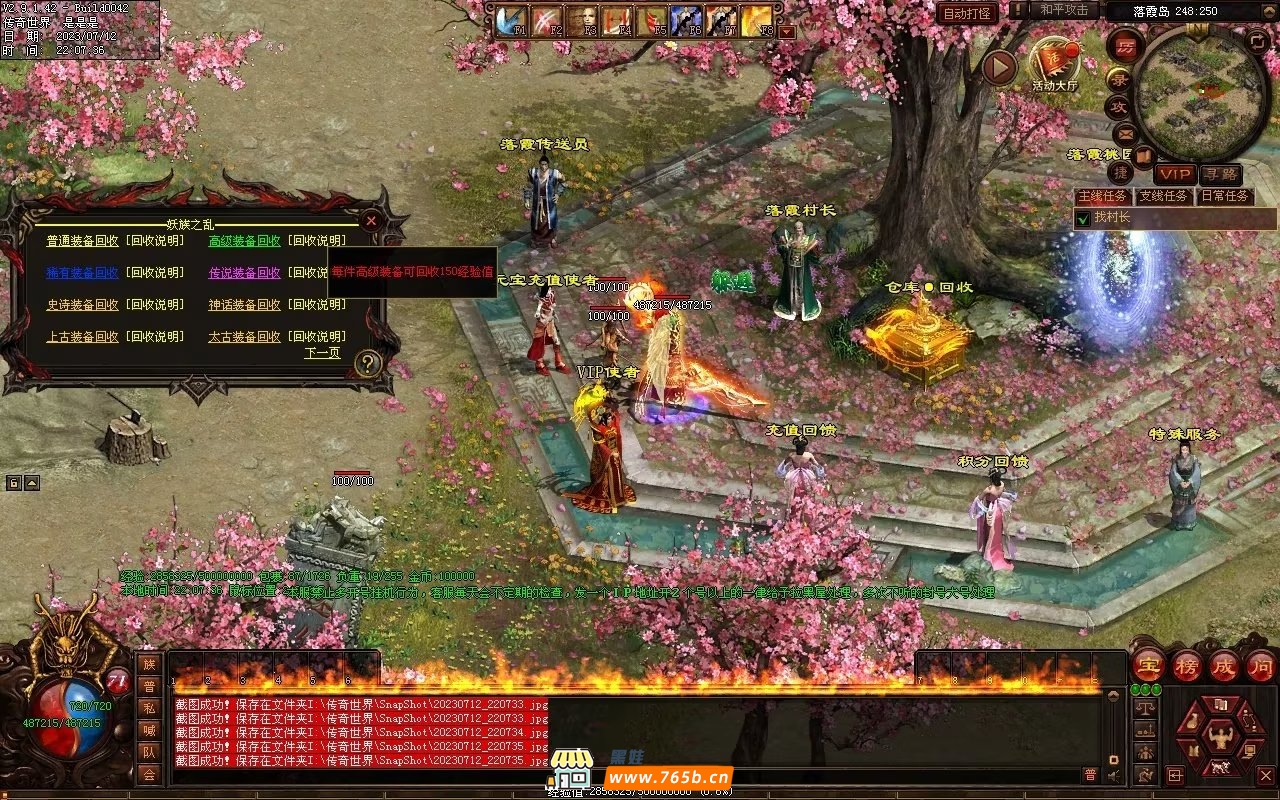Switch the 和平攻击 attack mode
Viewport: 1280px width, 800px height.
[x=1058, y=10]
